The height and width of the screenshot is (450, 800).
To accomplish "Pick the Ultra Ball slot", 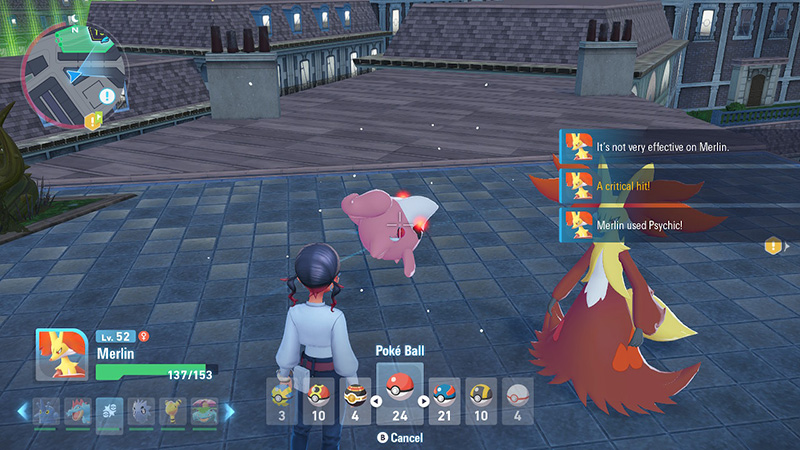I will pos(482,400).
